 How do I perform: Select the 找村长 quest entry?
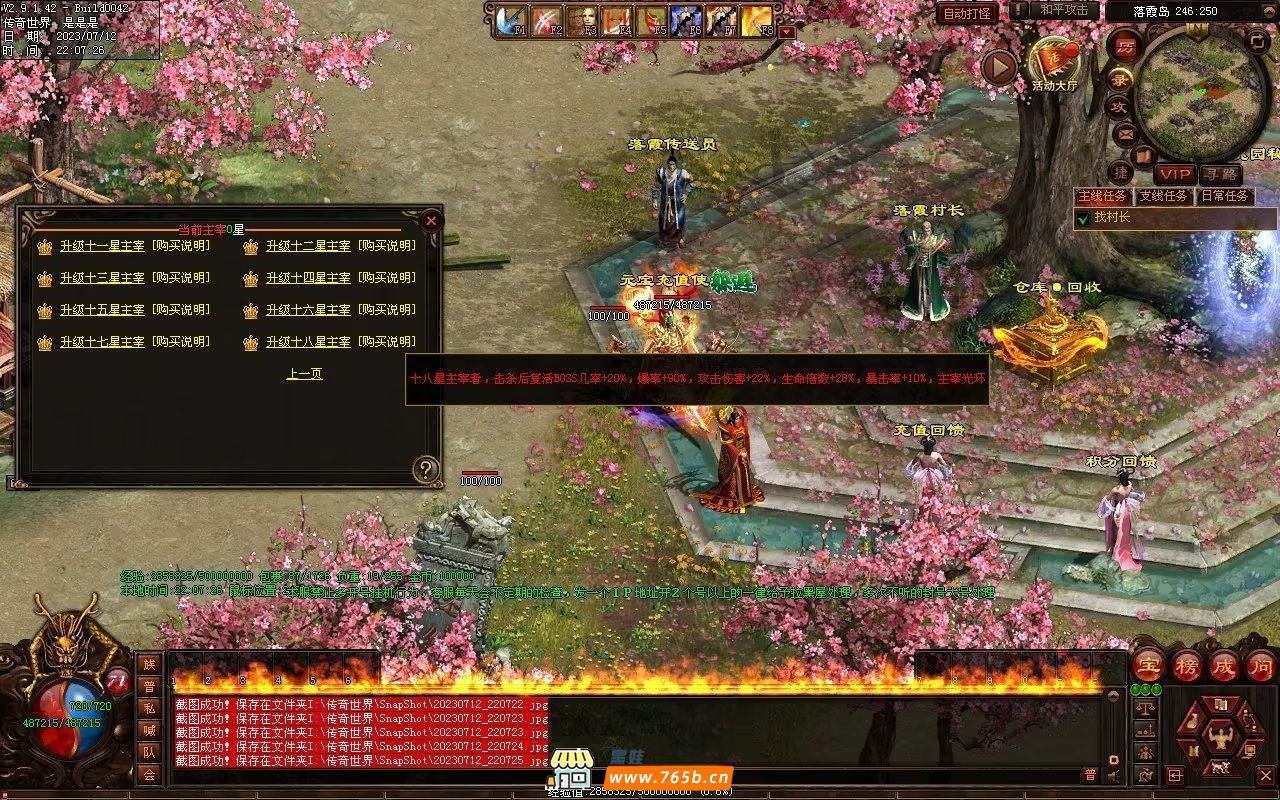1112,217
